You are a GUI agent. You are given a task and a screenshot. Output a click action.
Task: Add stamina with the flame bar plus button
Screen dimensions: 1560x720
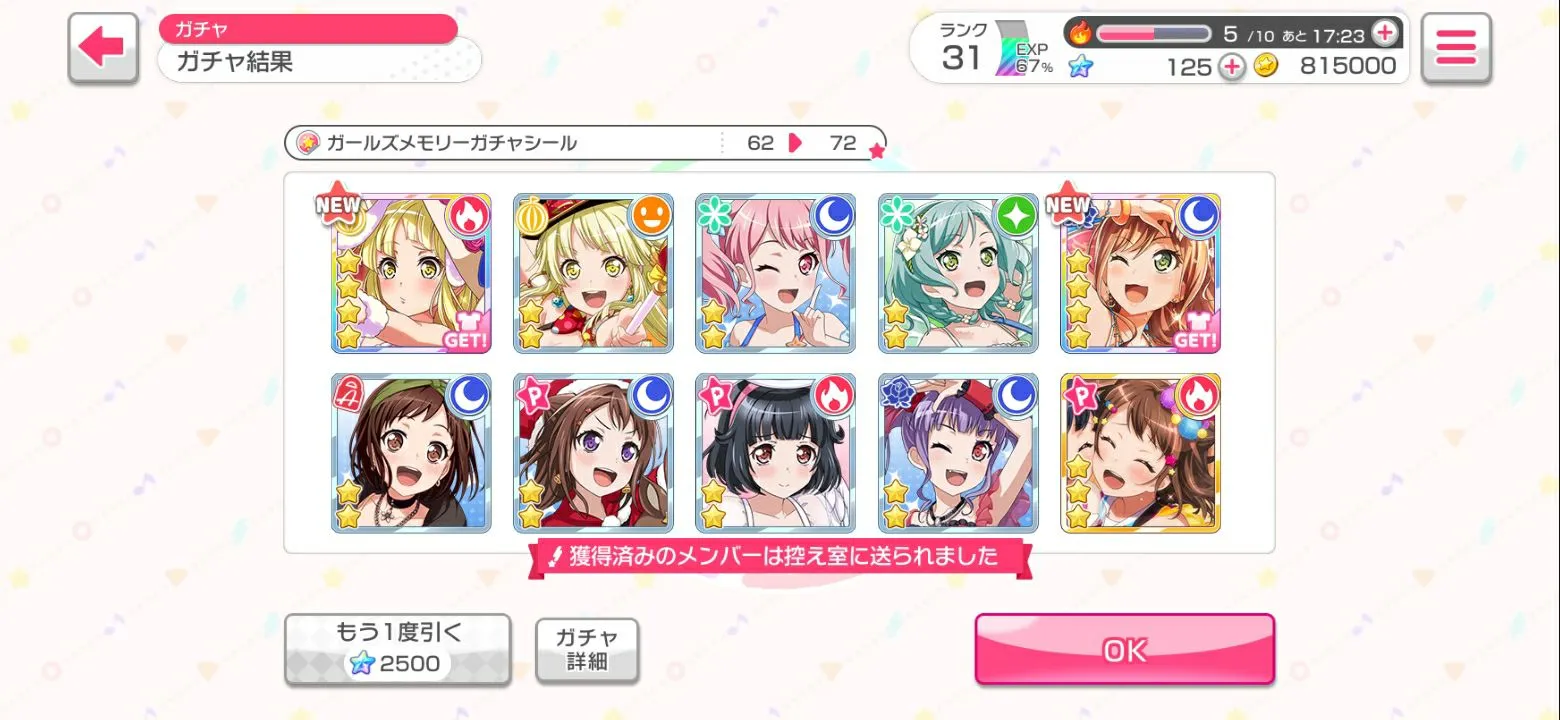coord(1384,33)
